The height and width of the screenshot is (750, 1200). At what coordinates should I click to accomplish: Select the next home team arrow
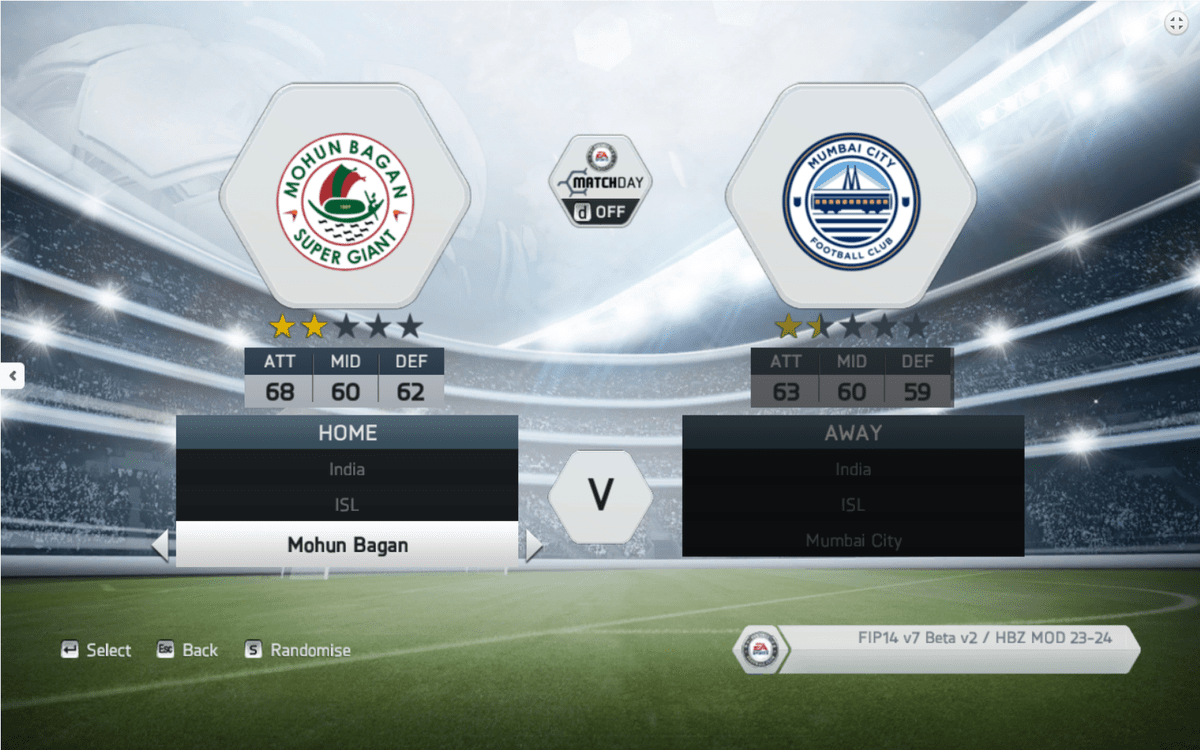533,546
